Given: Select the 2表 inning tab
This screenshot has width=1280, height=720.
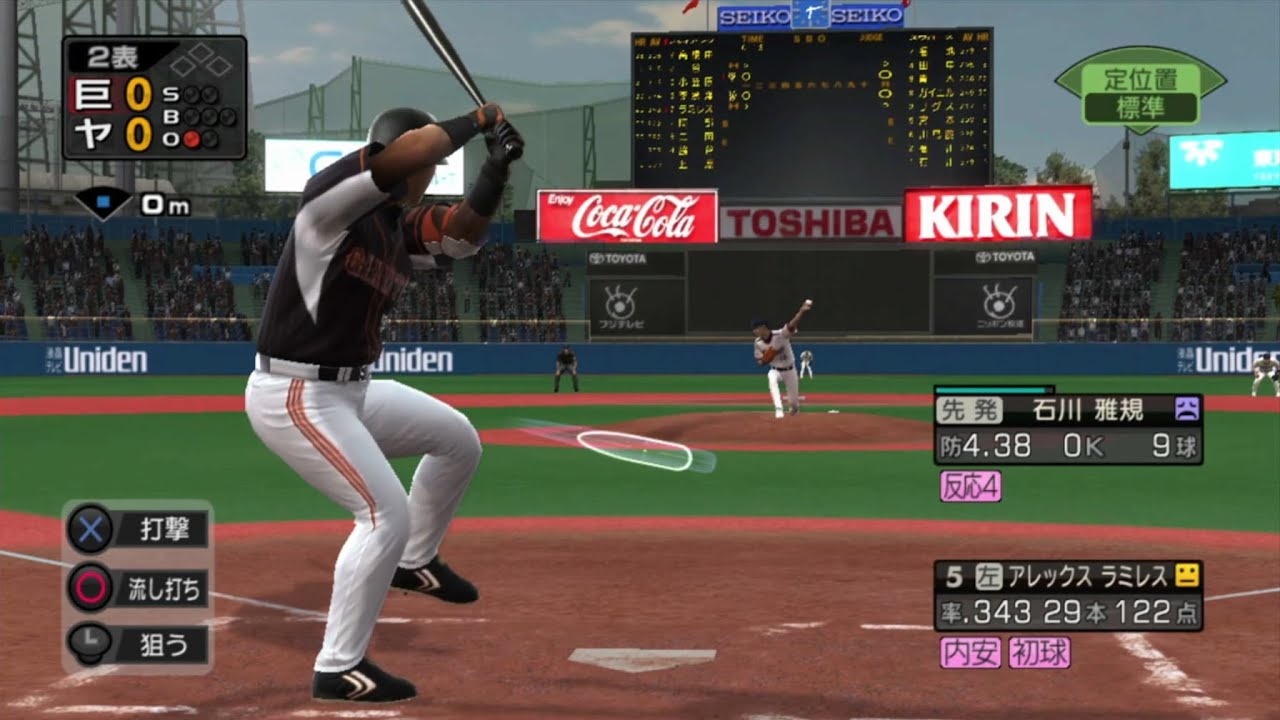Looking at the screenshot, I should [x=110, y=56].
